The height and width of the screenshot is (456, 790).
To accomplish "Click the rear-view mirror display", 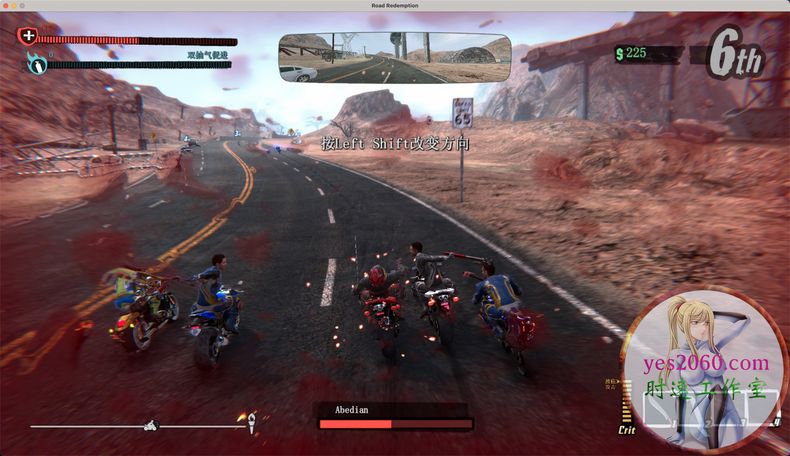I will [x=394, y=59].
